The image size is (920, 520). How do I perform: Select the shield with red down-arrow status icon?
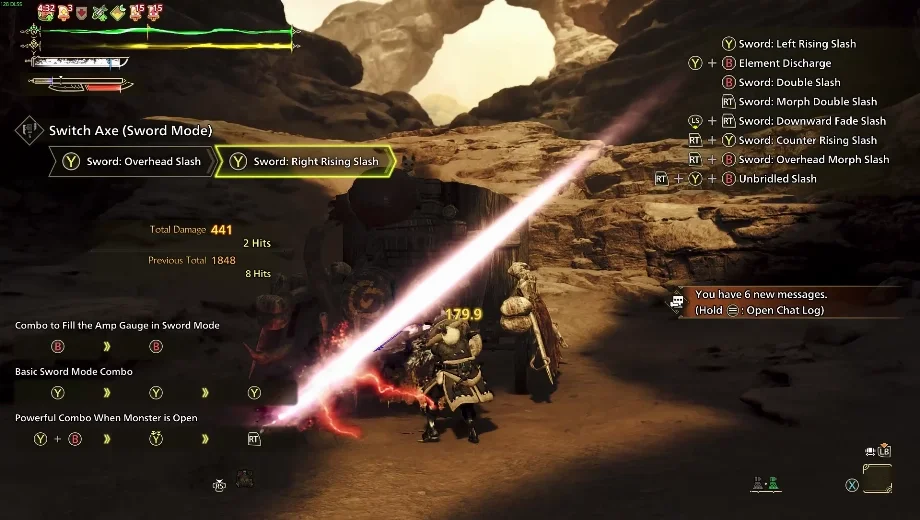coord(81,14)
